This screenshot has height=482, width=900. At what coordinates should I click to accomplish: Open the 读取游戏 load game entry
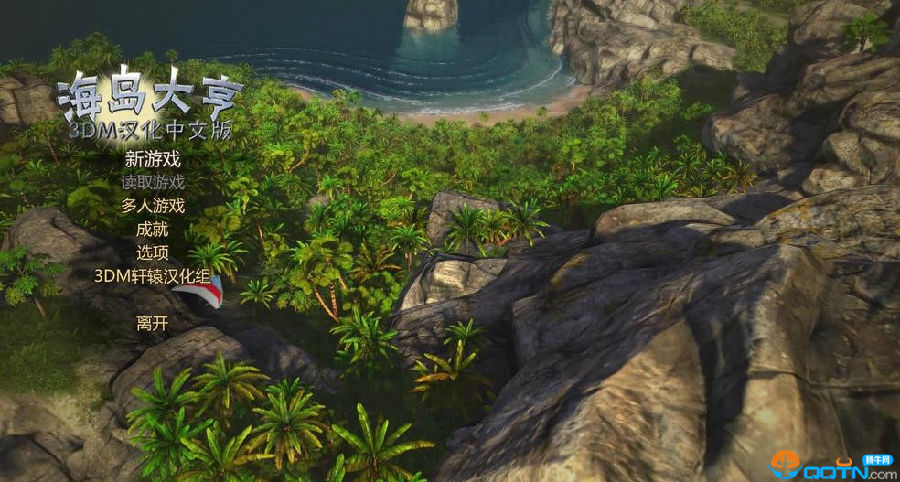[153, 182]
